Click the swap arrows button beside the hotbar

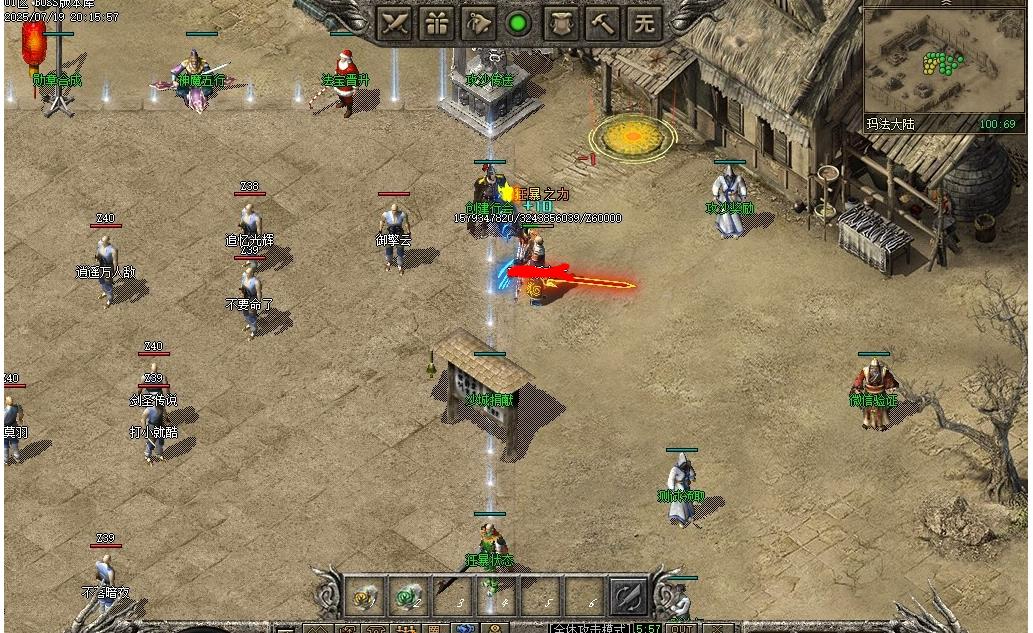pyautogui.click(x=628, y=597)
